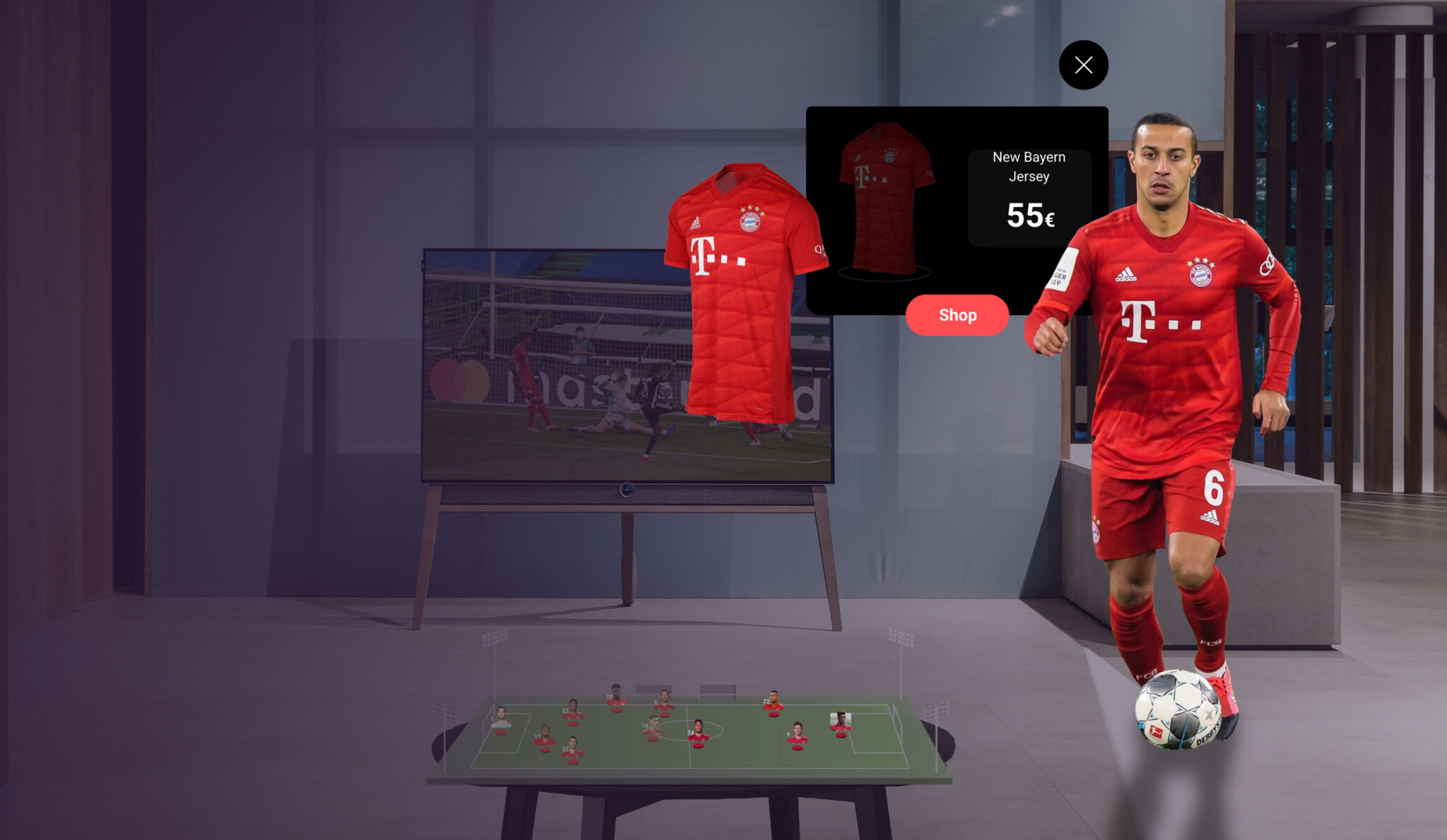
Task: Dismiss the shopping overlay via the X button
Action: [1083, 64]
